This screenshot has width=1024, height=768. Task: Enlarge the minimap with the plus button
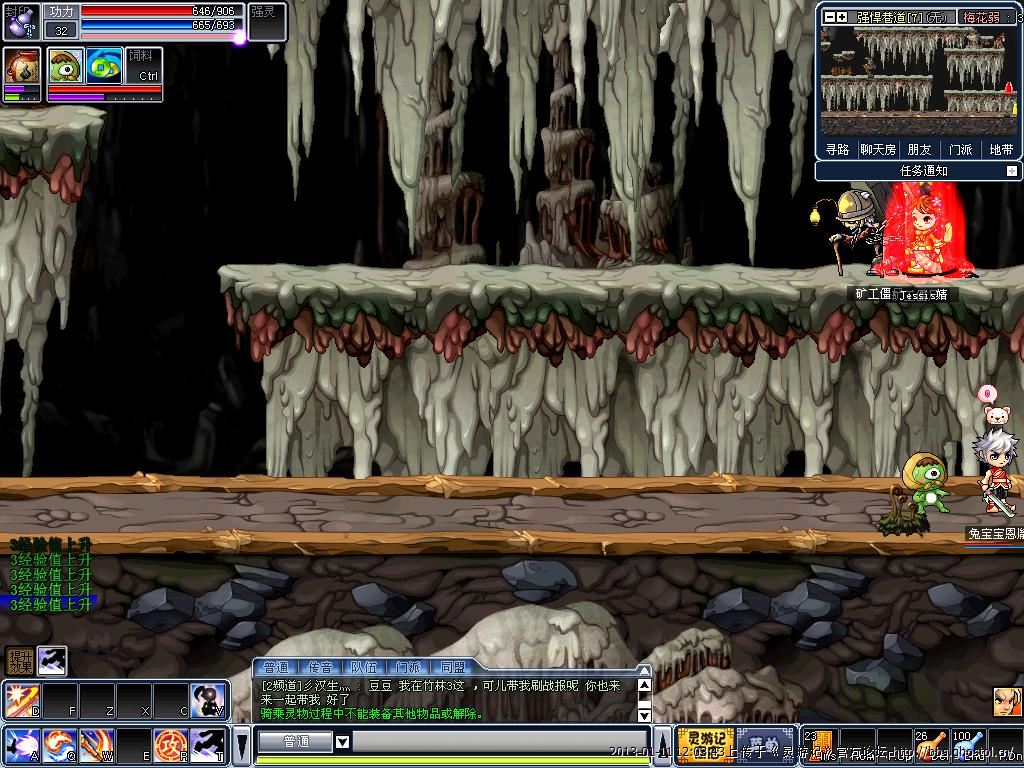tap(842, 16)
